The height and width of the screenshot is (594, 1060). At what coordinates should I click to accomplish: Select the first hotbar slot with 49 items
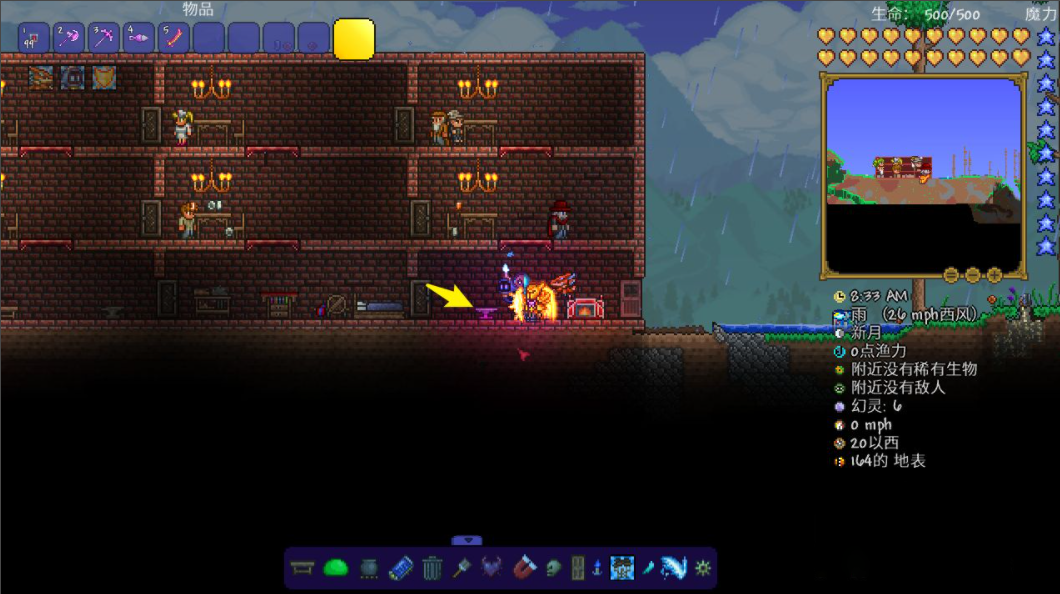(x=33, y=39)
